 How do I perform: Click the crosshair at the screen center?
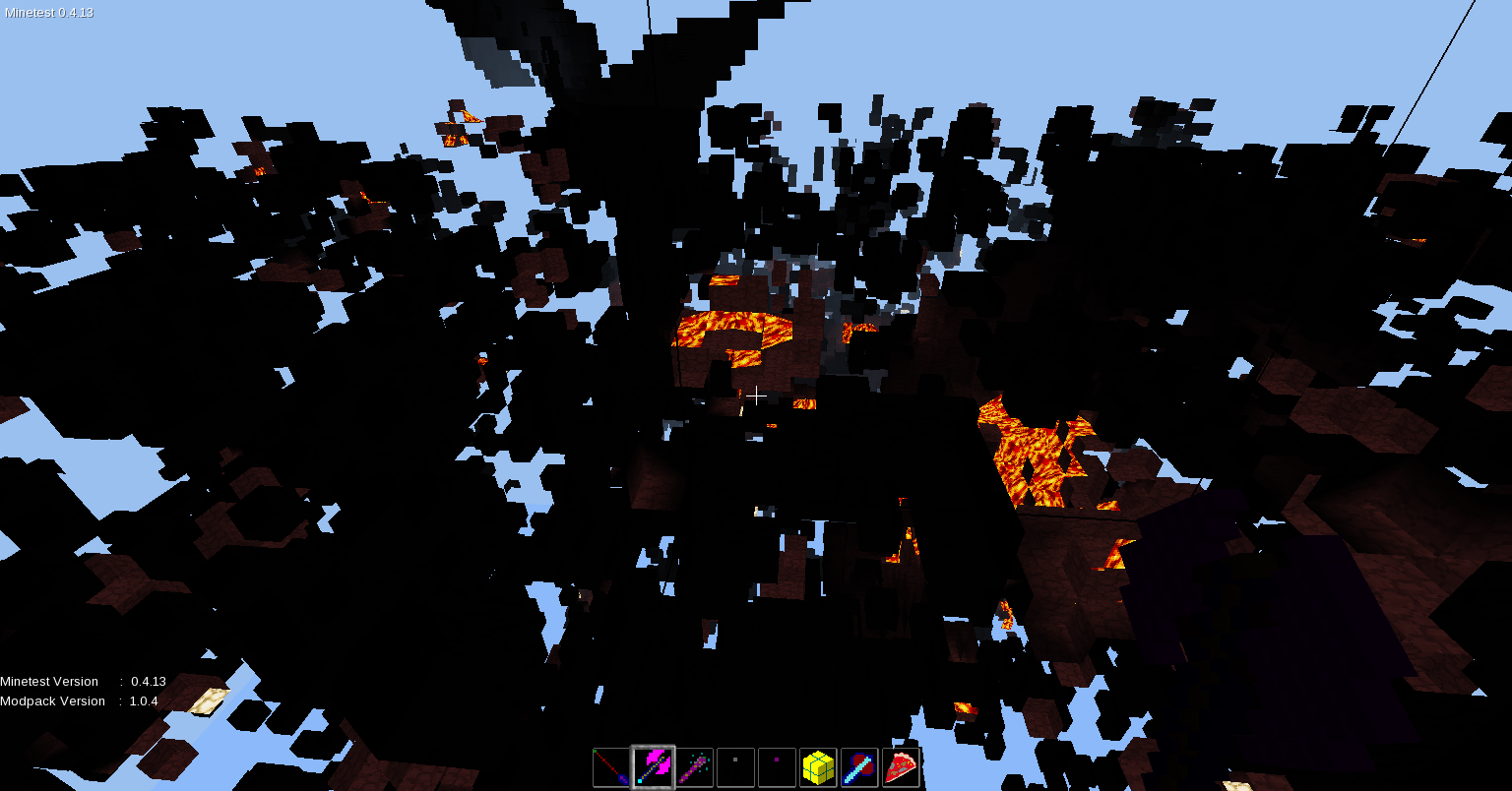(756, 395)
